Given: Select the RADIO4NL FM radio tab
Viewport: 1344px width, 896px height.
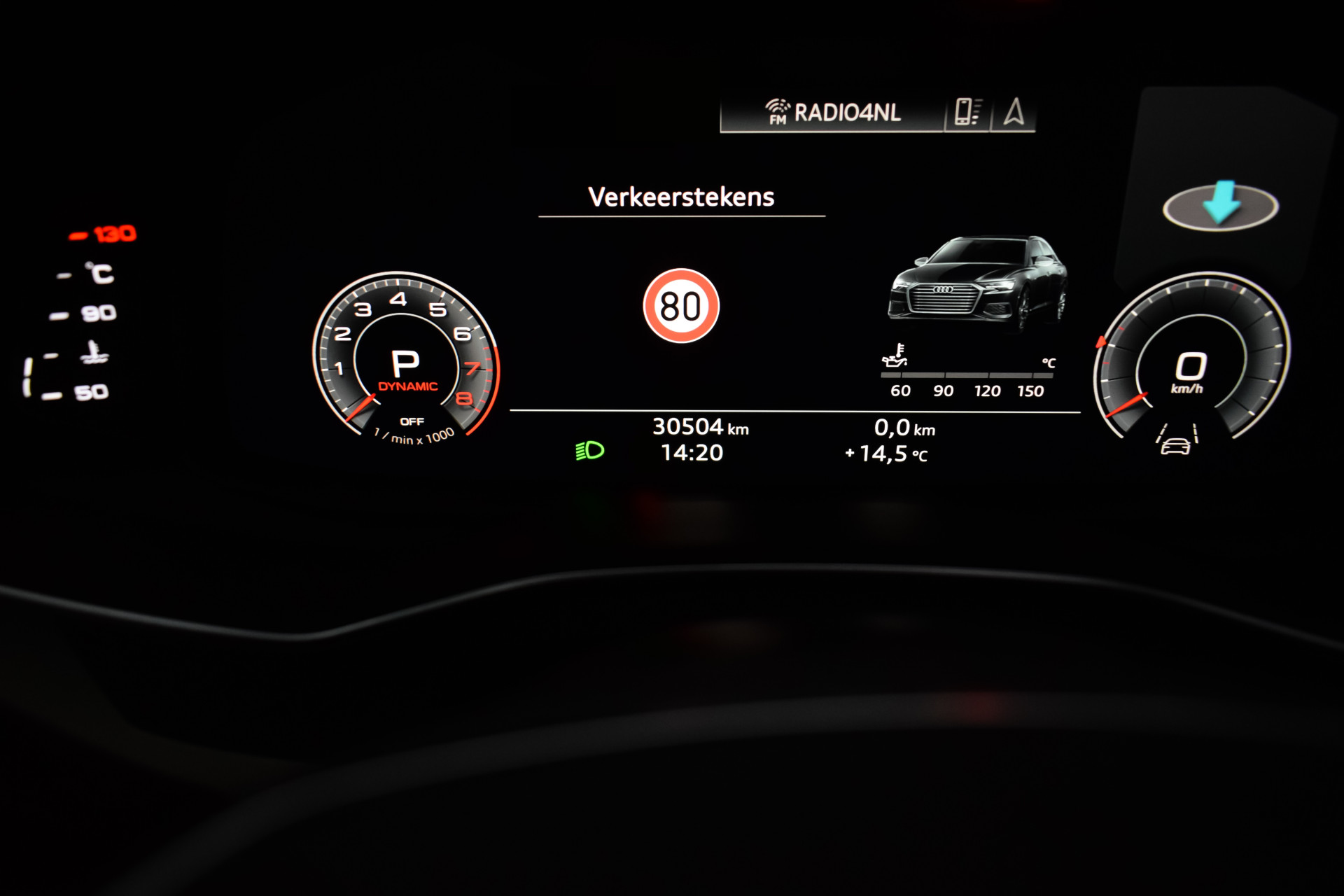Looking at the screenshot, I should tap(833, 113).
